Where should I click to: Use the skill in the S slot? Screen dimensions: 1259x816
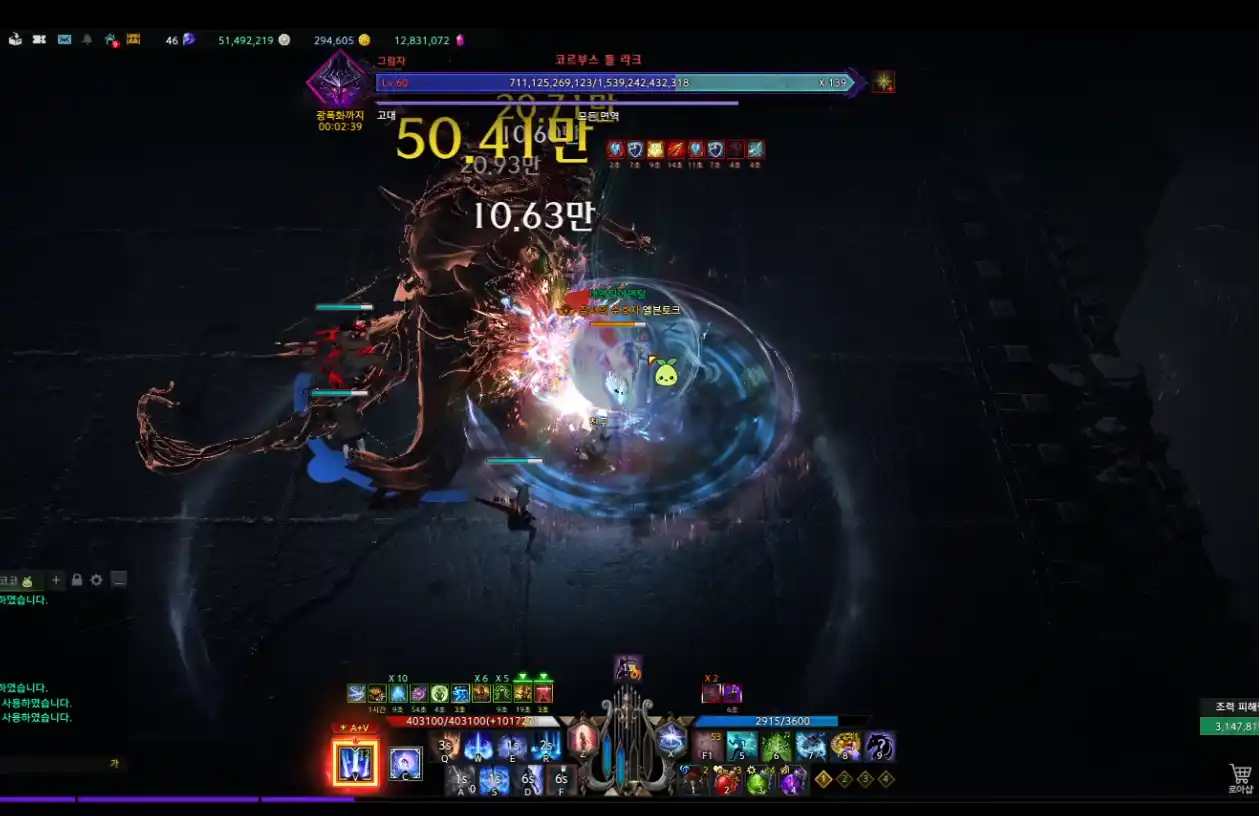[x=494, y=780]
